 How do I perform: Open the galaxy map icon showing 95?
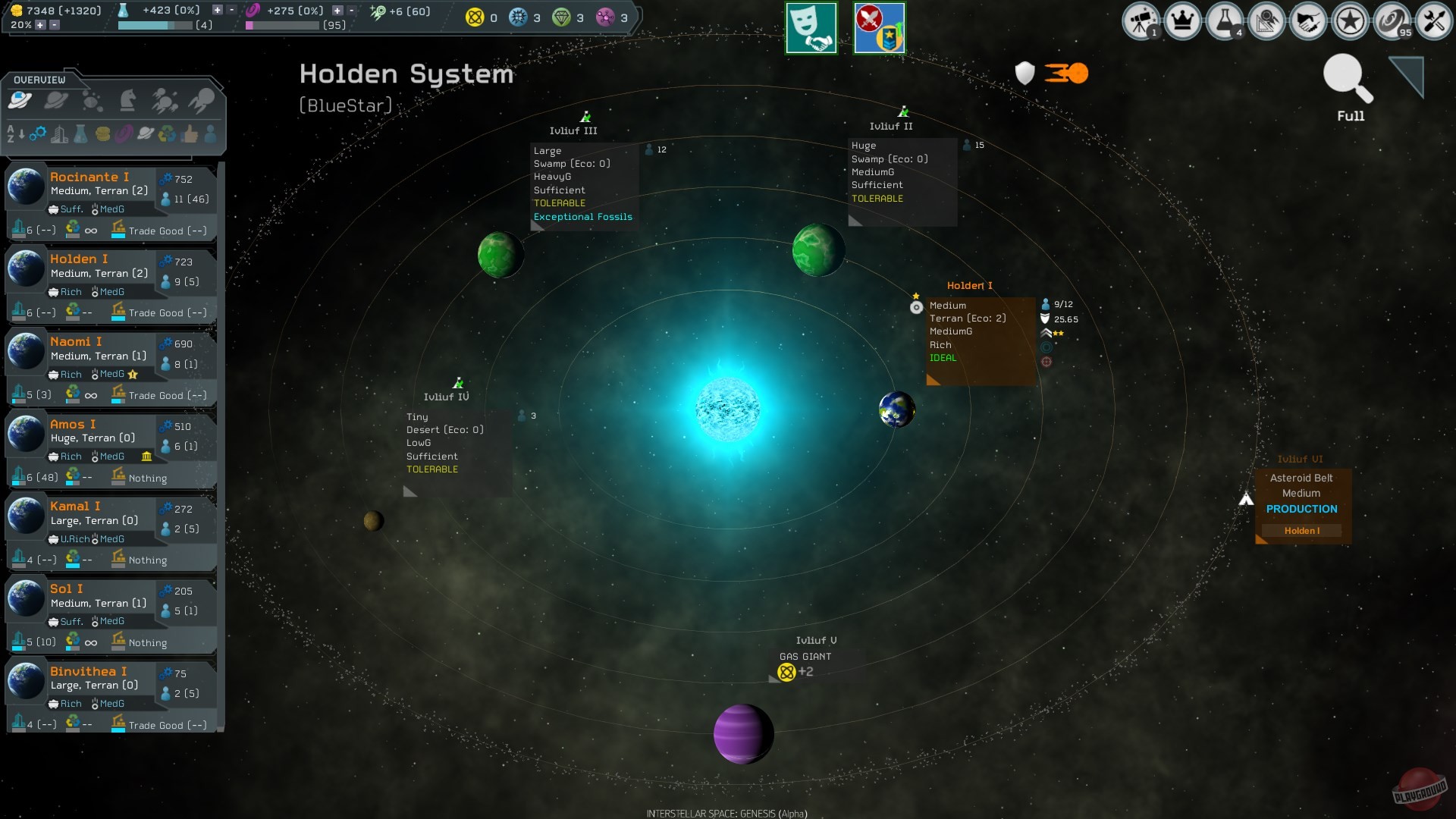click(x=1393, y=20)
